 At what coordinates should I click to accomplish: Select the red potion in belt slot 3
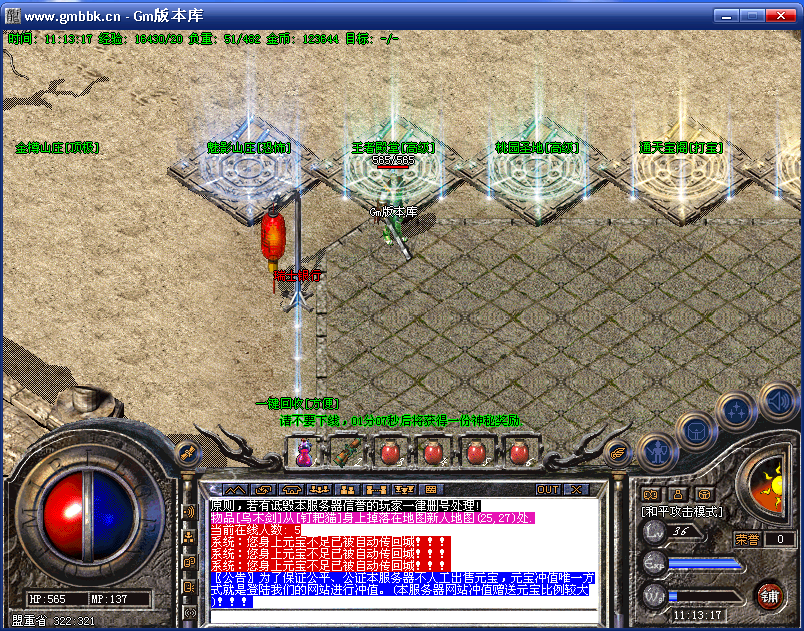coord(389,453)
